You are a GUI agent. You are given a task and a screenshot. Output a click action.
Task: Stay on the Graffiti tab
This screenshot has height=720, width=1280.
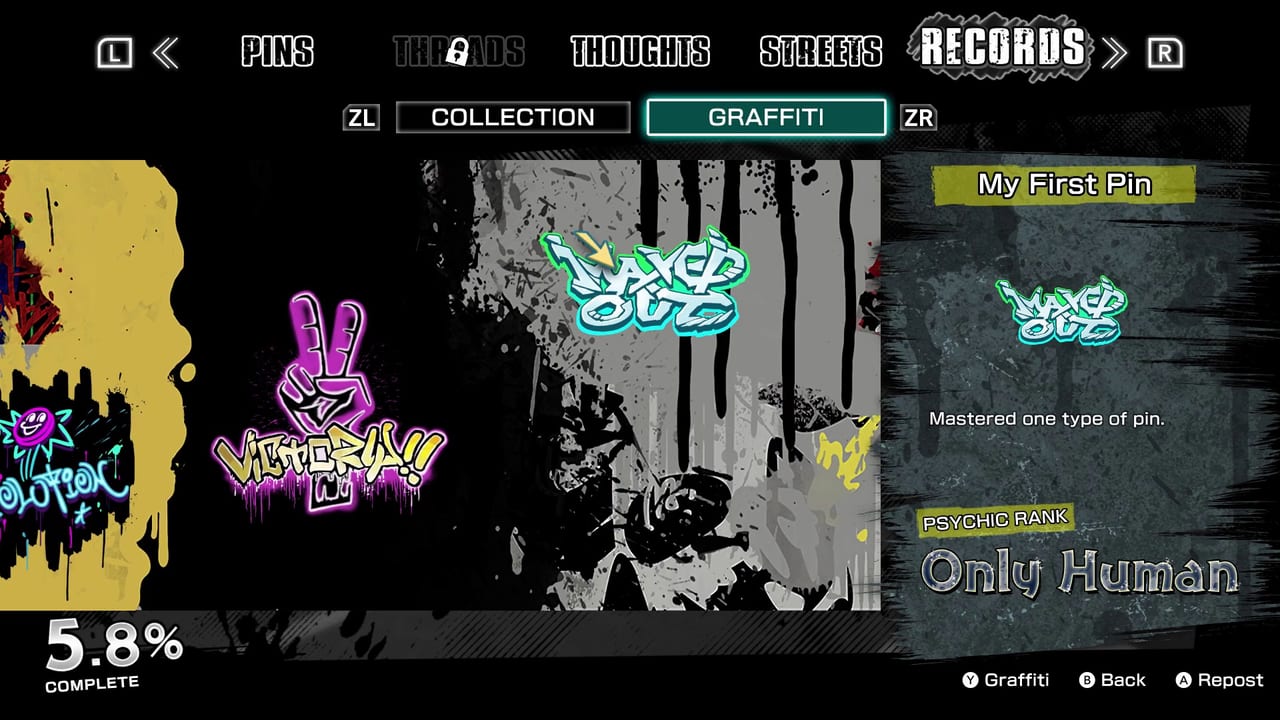(766, 117)
